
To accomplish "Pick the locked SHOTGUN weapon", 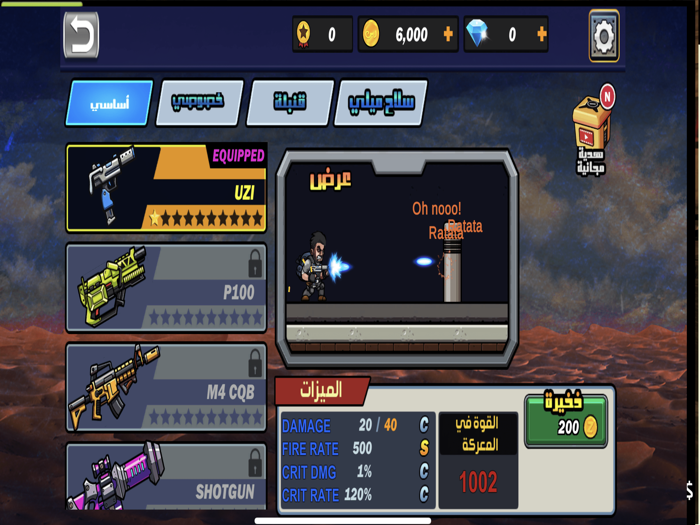I will (166, 478).
